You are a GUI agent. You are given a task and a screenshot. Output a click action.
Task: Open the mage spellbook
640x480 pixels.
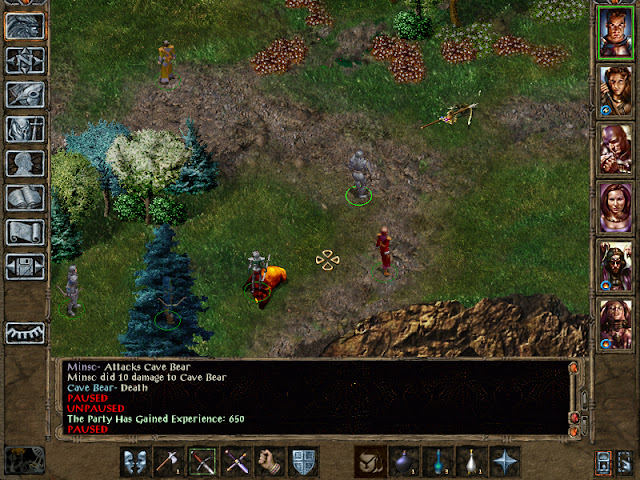pyautogui.click(x=25, y=198)
